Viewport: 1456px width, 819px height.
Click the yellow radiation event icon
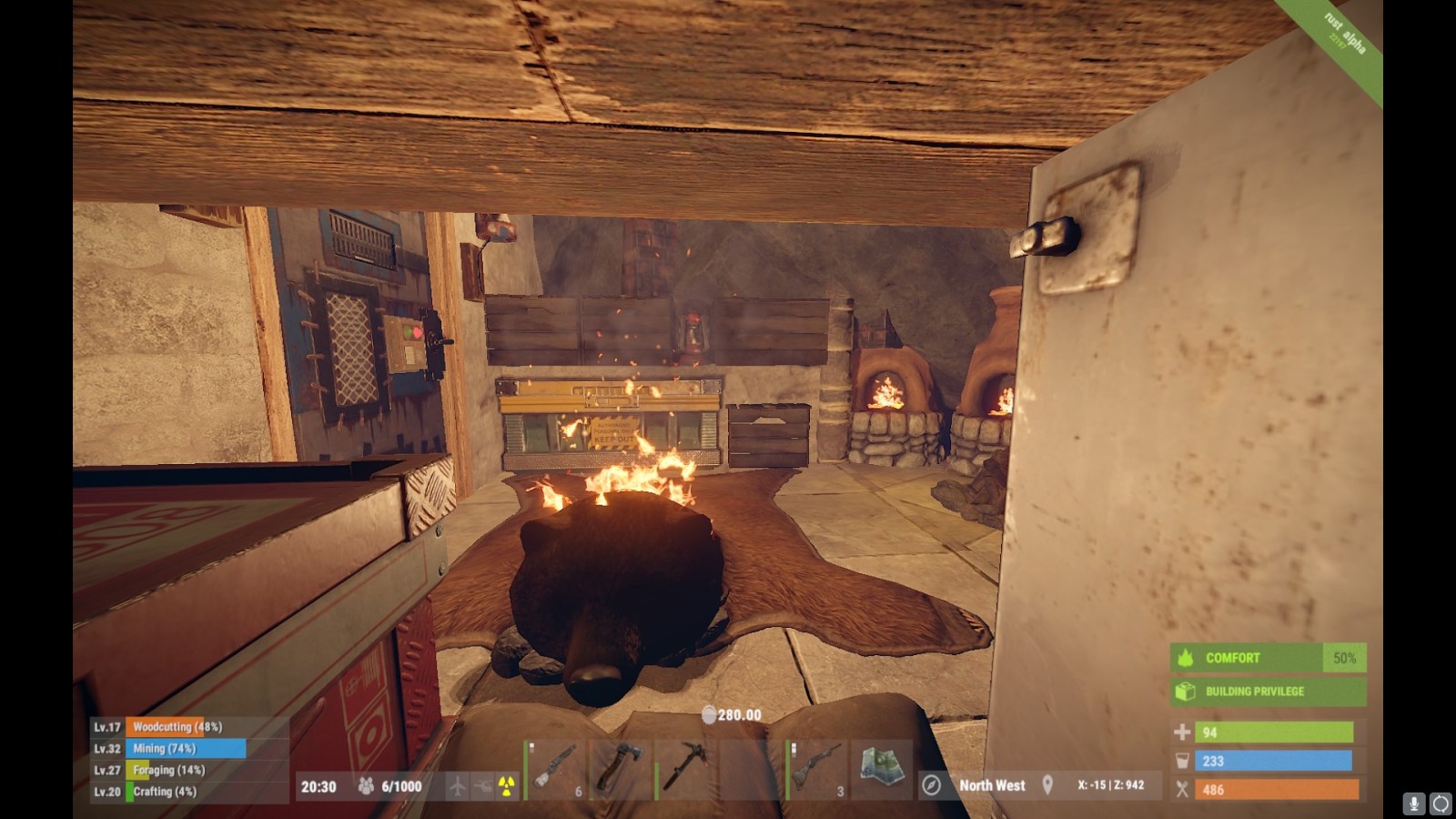(507, 786)
